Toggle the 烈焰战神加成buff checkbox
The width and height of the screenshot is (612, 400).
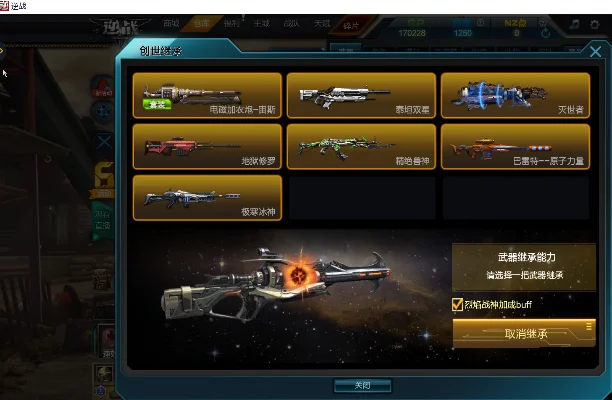pyautogui.click(x=458, y=304)
